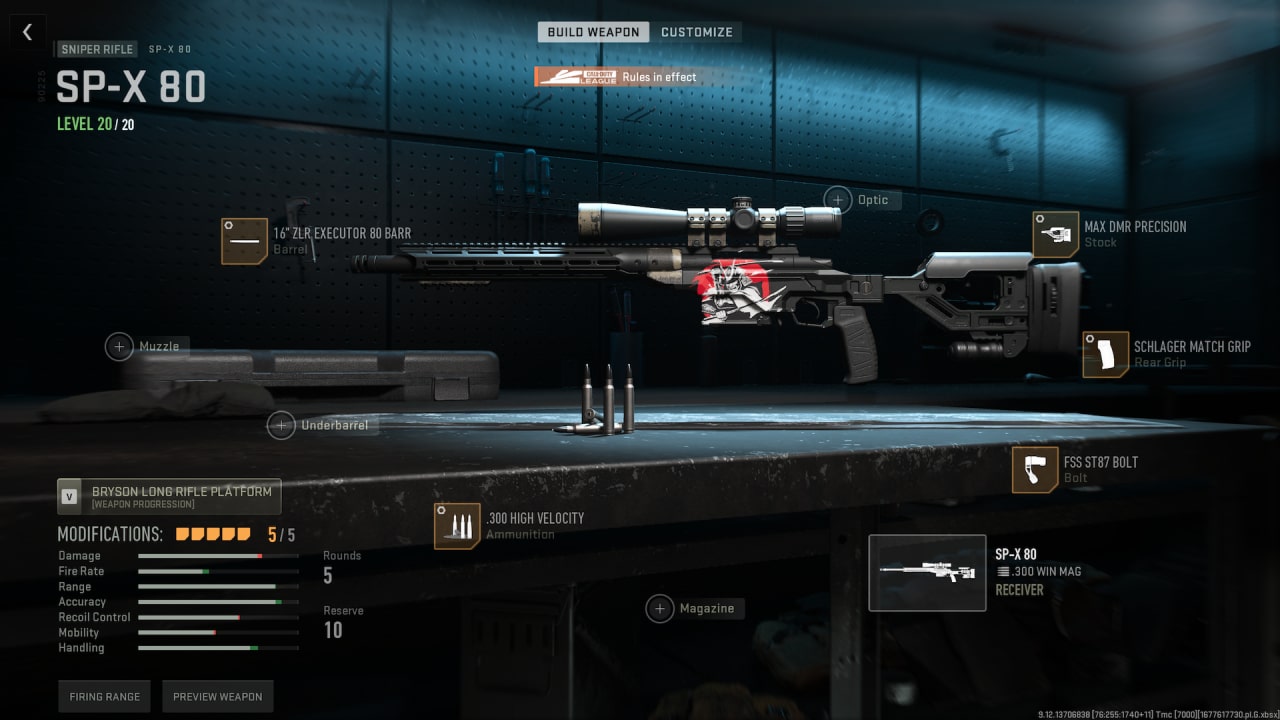Image resolution: width=1280 pixels, height=720 pixels.
Task: Open the Customize tab
Action: pos(697,32)
